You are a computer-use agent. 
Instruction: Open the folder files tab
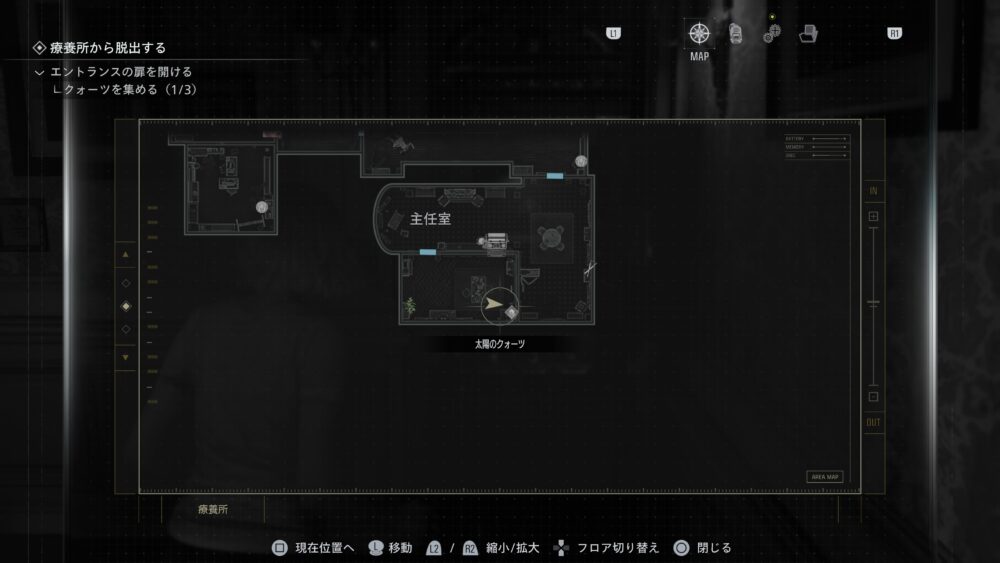(x=808, y=34)
